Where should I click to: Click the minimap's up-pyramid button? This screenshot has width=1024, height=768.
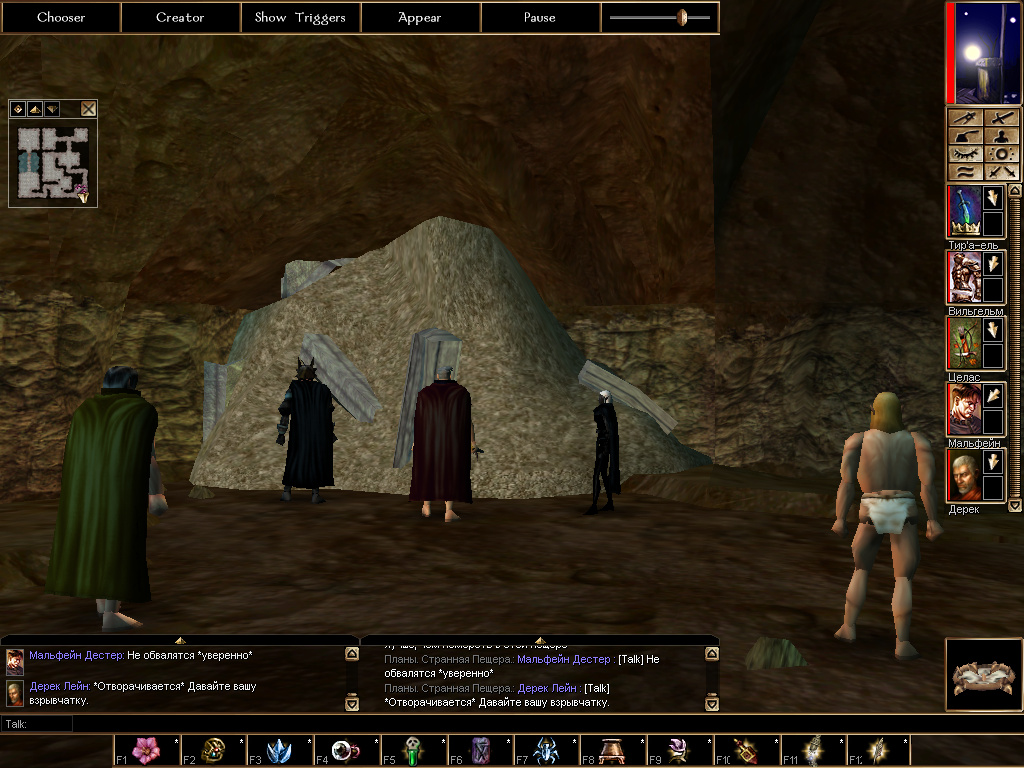(34, 108)
